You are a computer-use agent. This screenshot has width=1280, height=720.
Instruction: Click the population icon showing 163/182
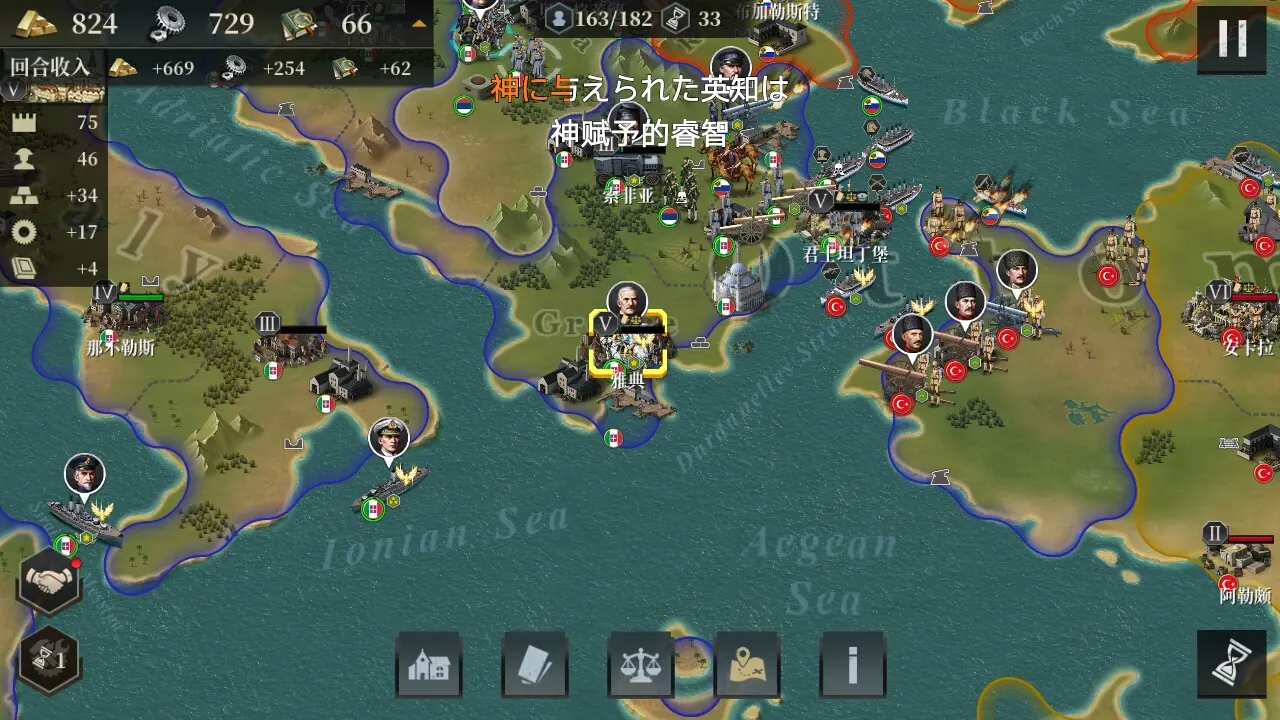[560, 18]
